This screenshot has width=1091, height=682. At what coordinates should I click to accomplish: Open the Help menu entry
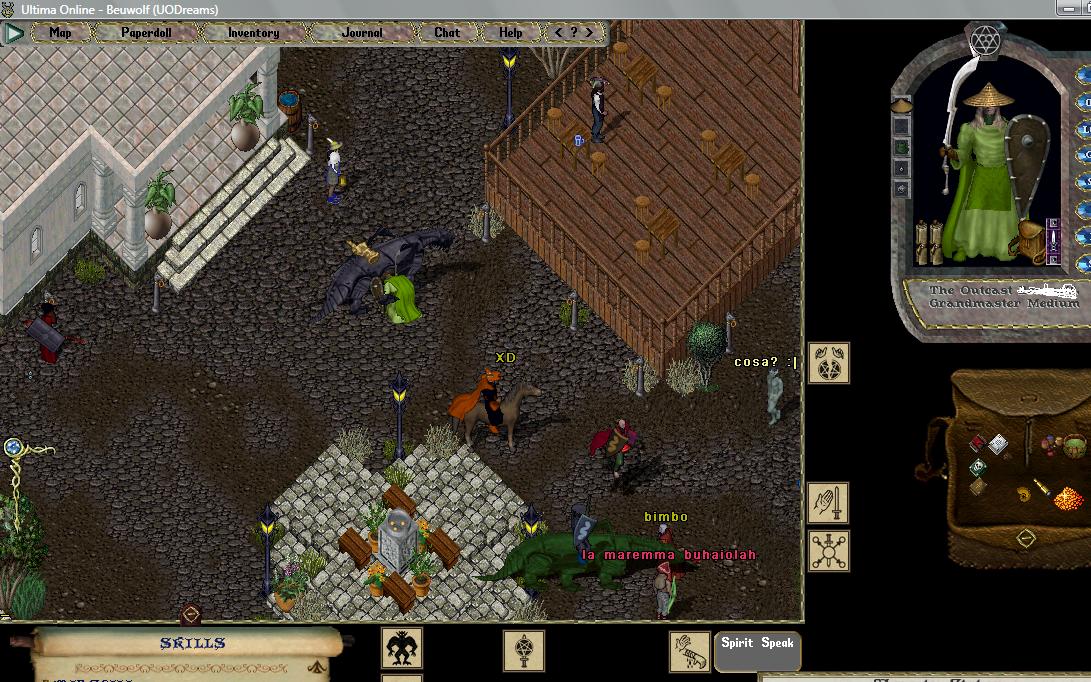point(511,33)
